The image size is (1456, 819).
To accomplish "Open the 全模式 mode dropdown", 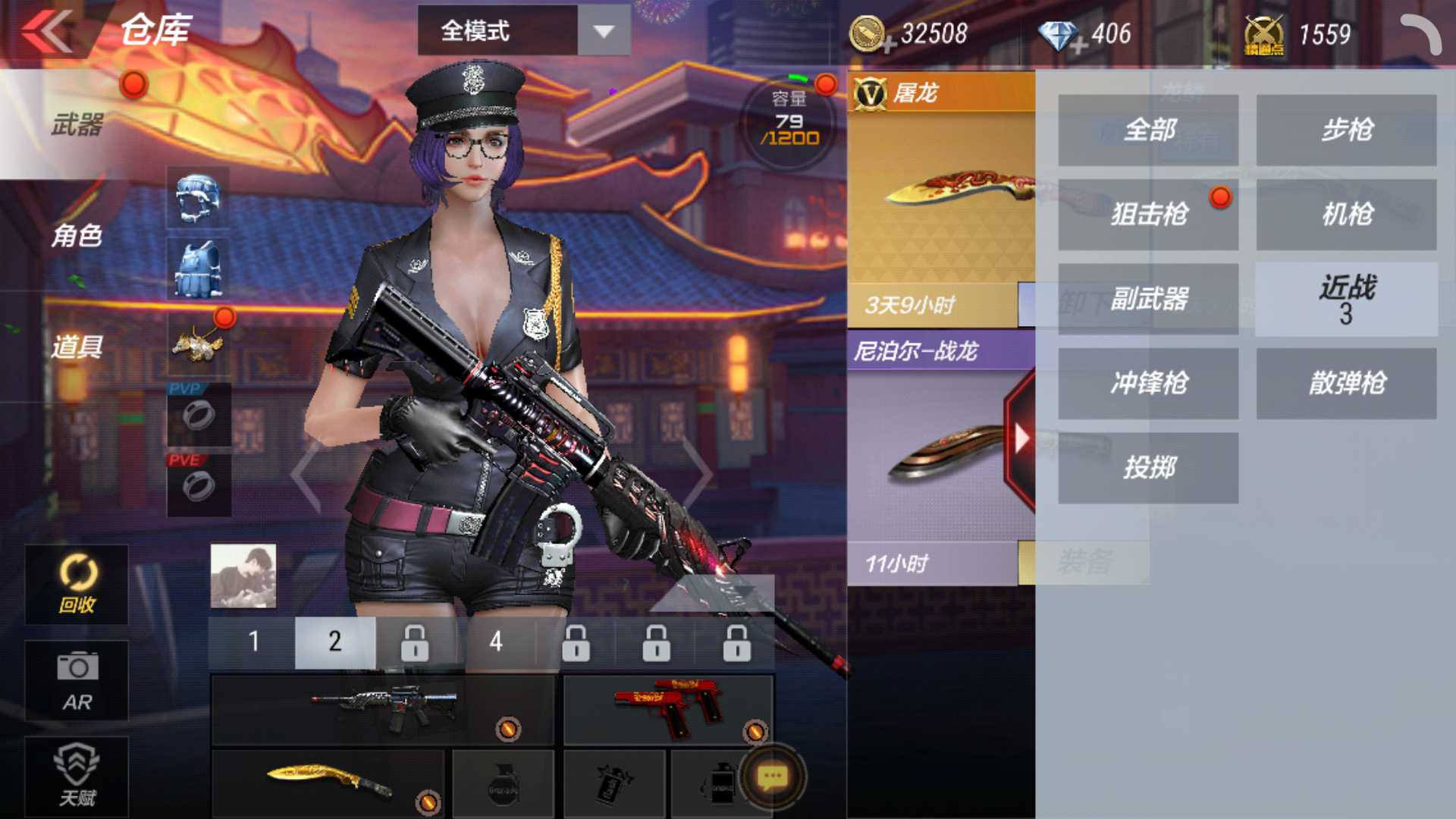I will coord(500,32).
